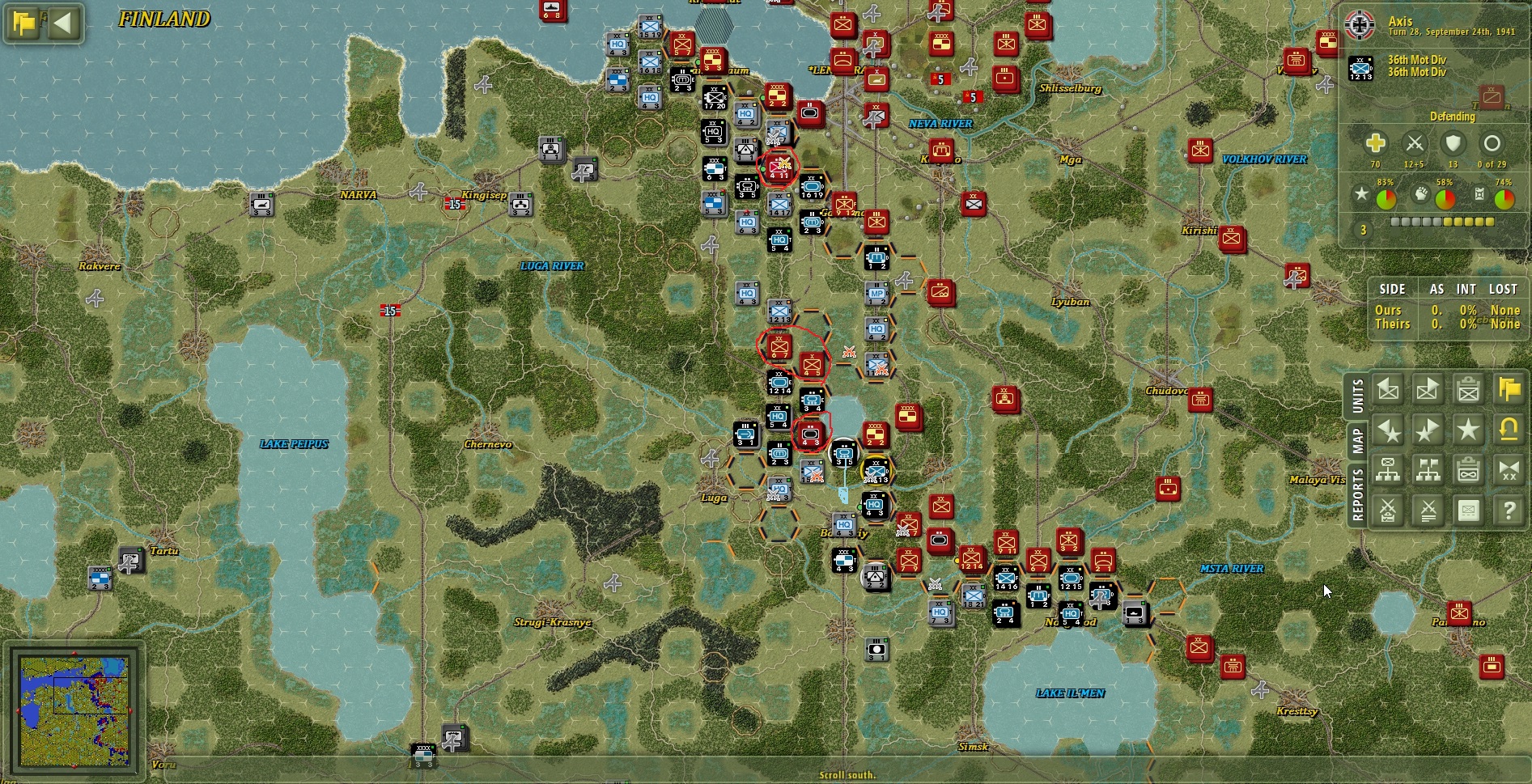
Task: Click the yellow flag button top left
Action: tap(23, 23)
